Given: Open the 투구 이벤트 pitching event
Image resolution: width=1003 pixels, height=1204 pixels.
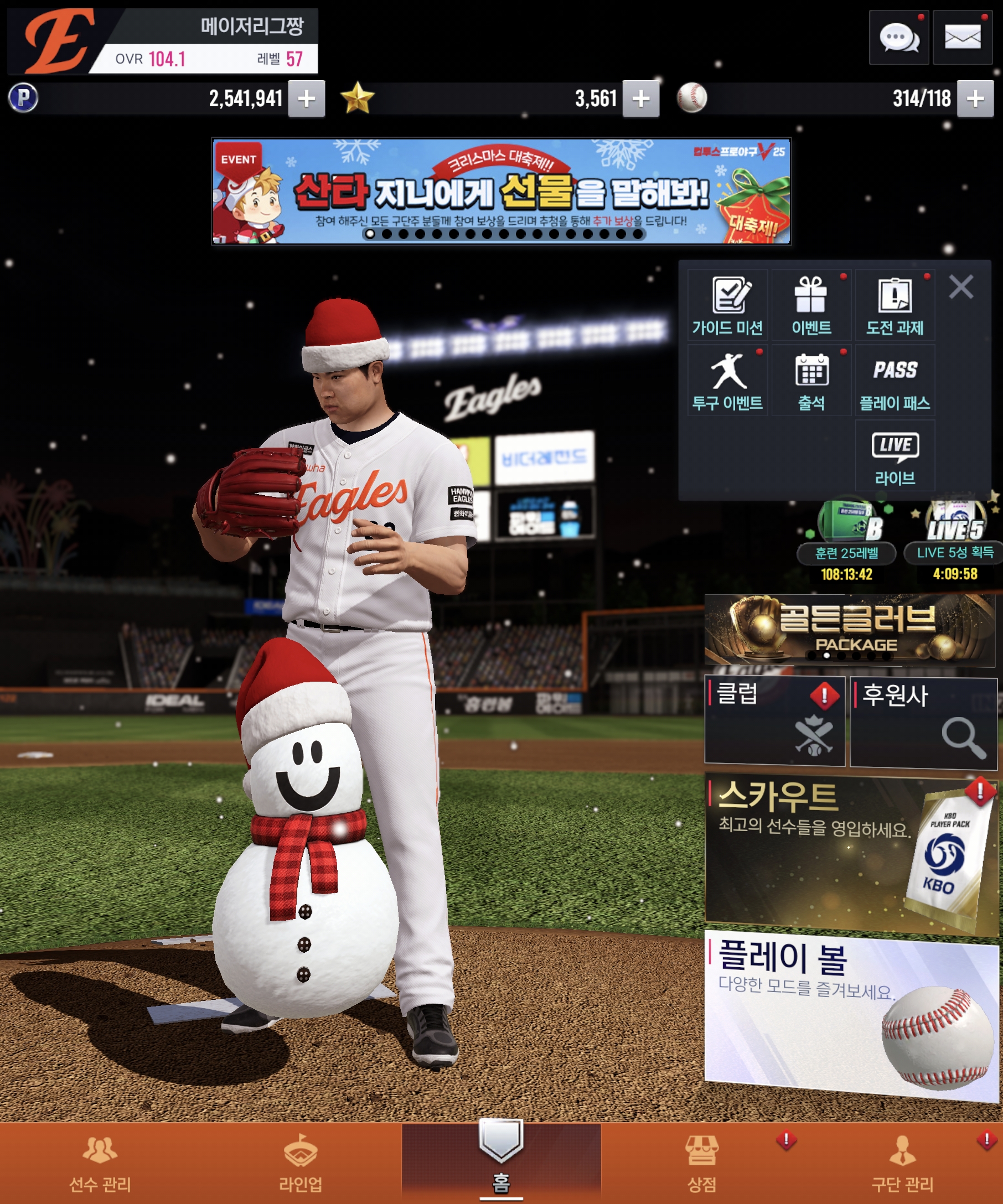Looking at the screenshot, I should click(727, 381).
